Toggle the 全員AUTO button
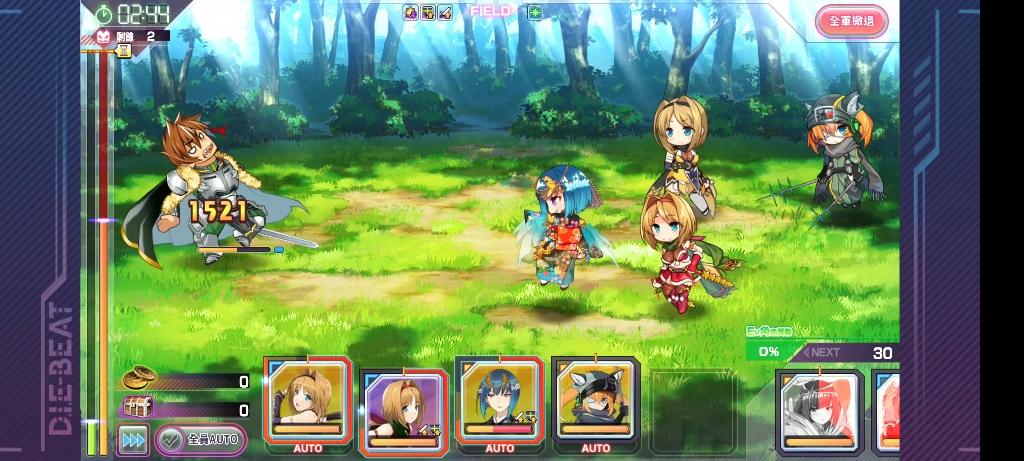 pyautogui.click(x=202, y=438)
